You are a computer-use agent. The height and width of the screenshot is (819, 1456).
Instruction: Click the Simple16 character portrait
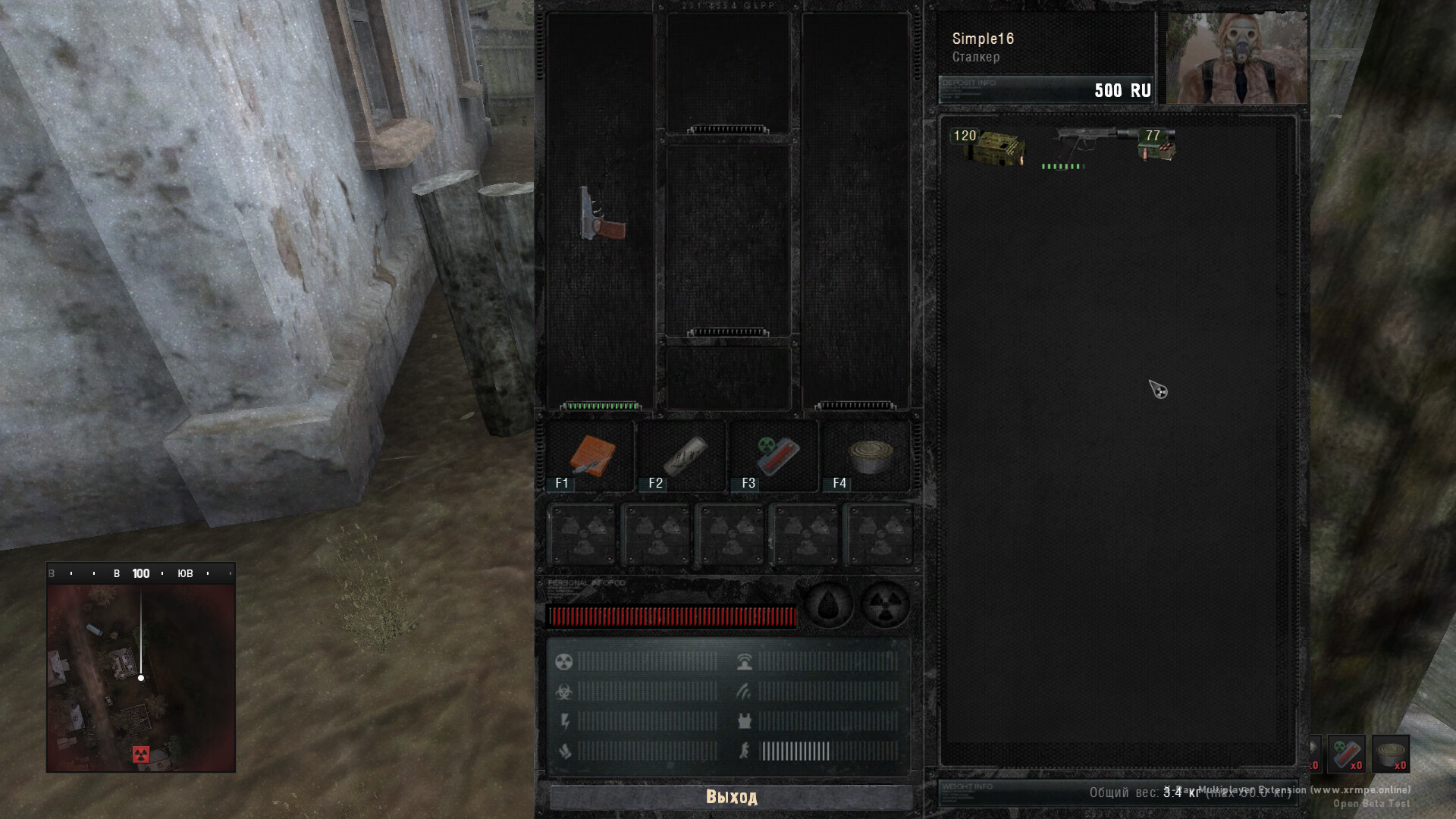pyautogui.click(x=1236, y=58)
